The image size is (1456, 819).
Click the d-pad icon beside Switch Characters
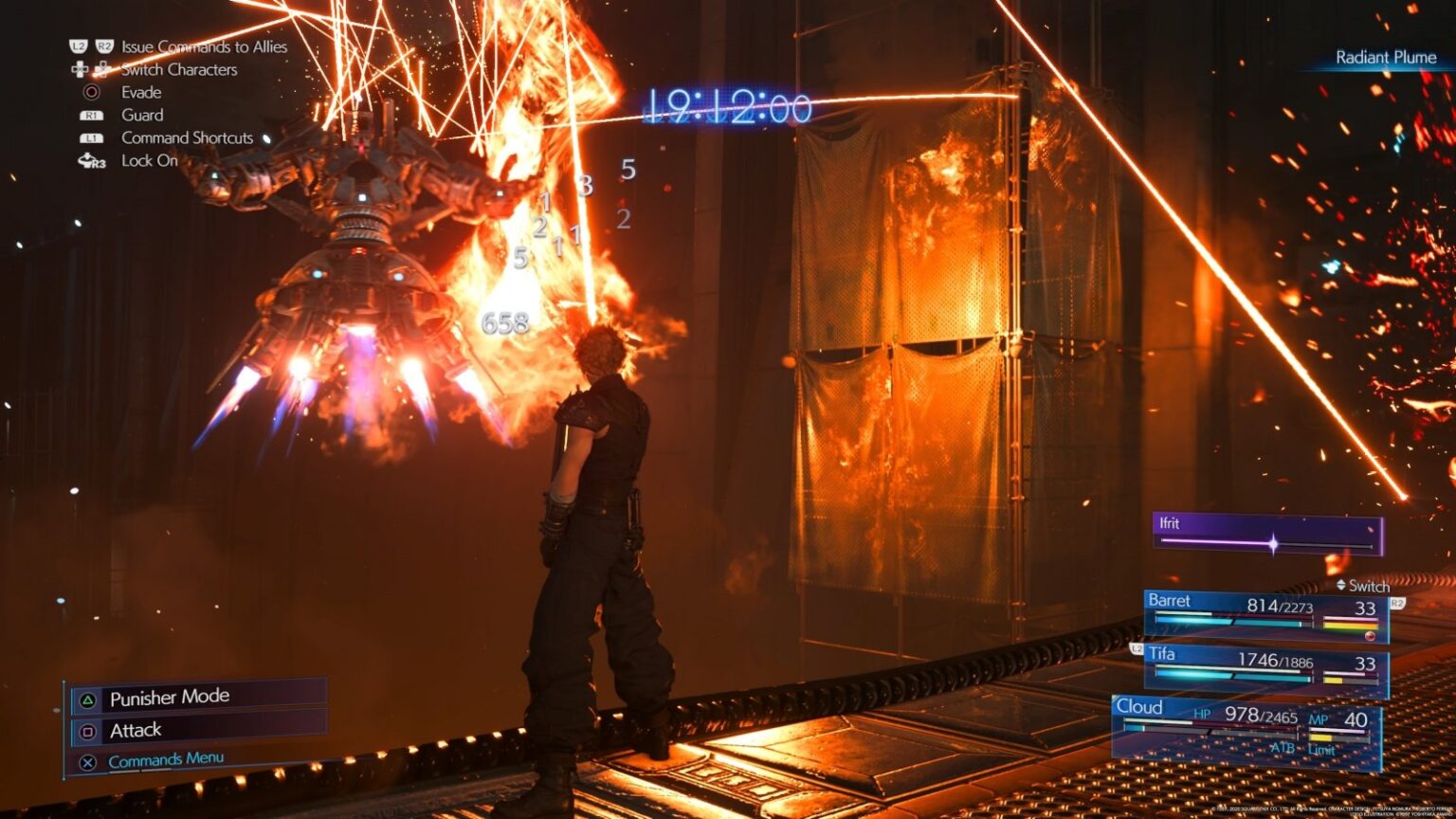[81, 70]
